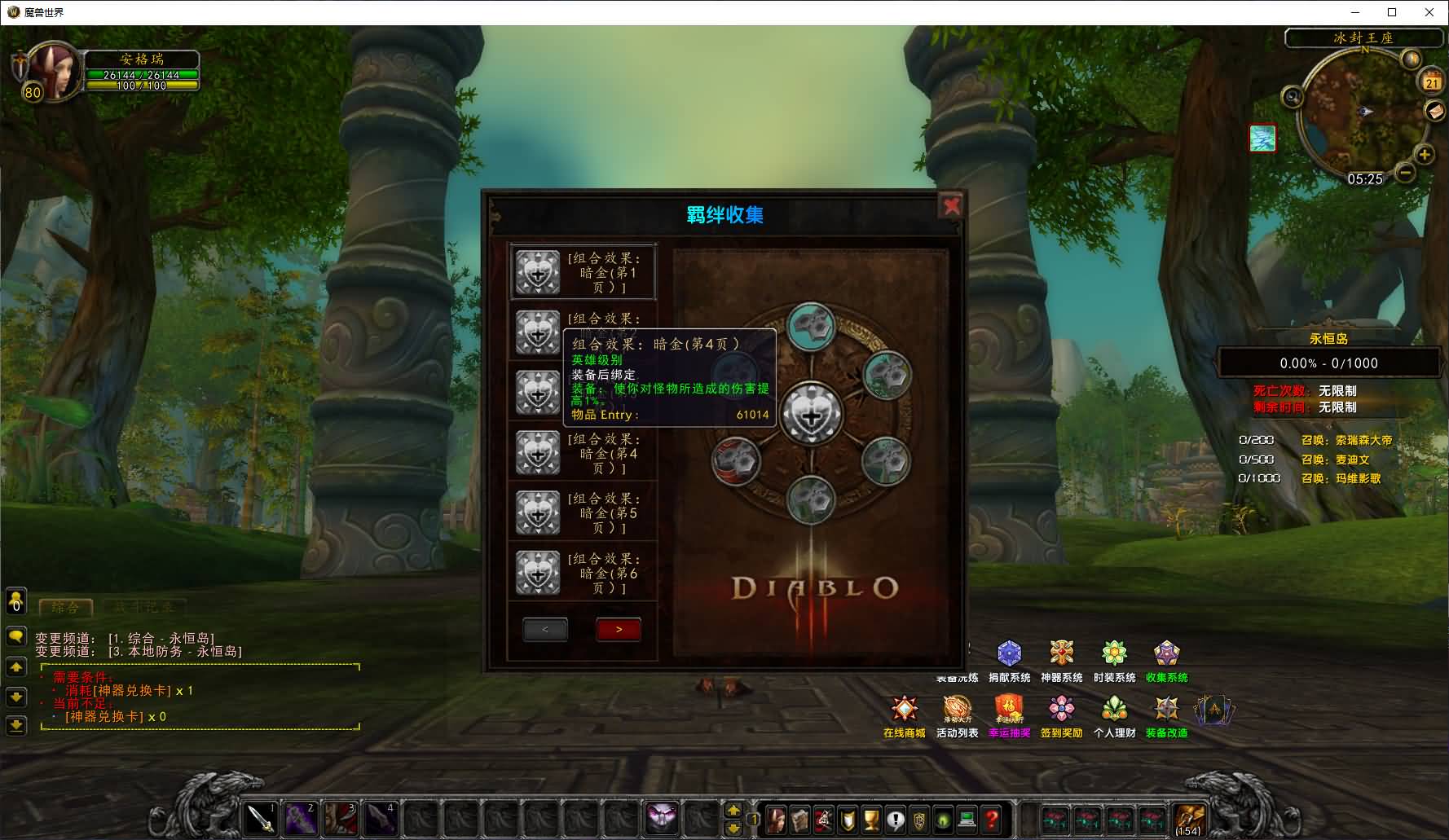Open the 时装系统 icon
The width and height of the screenshot is (1449, 840).
pyautogui.click(x=1114, y=654)
